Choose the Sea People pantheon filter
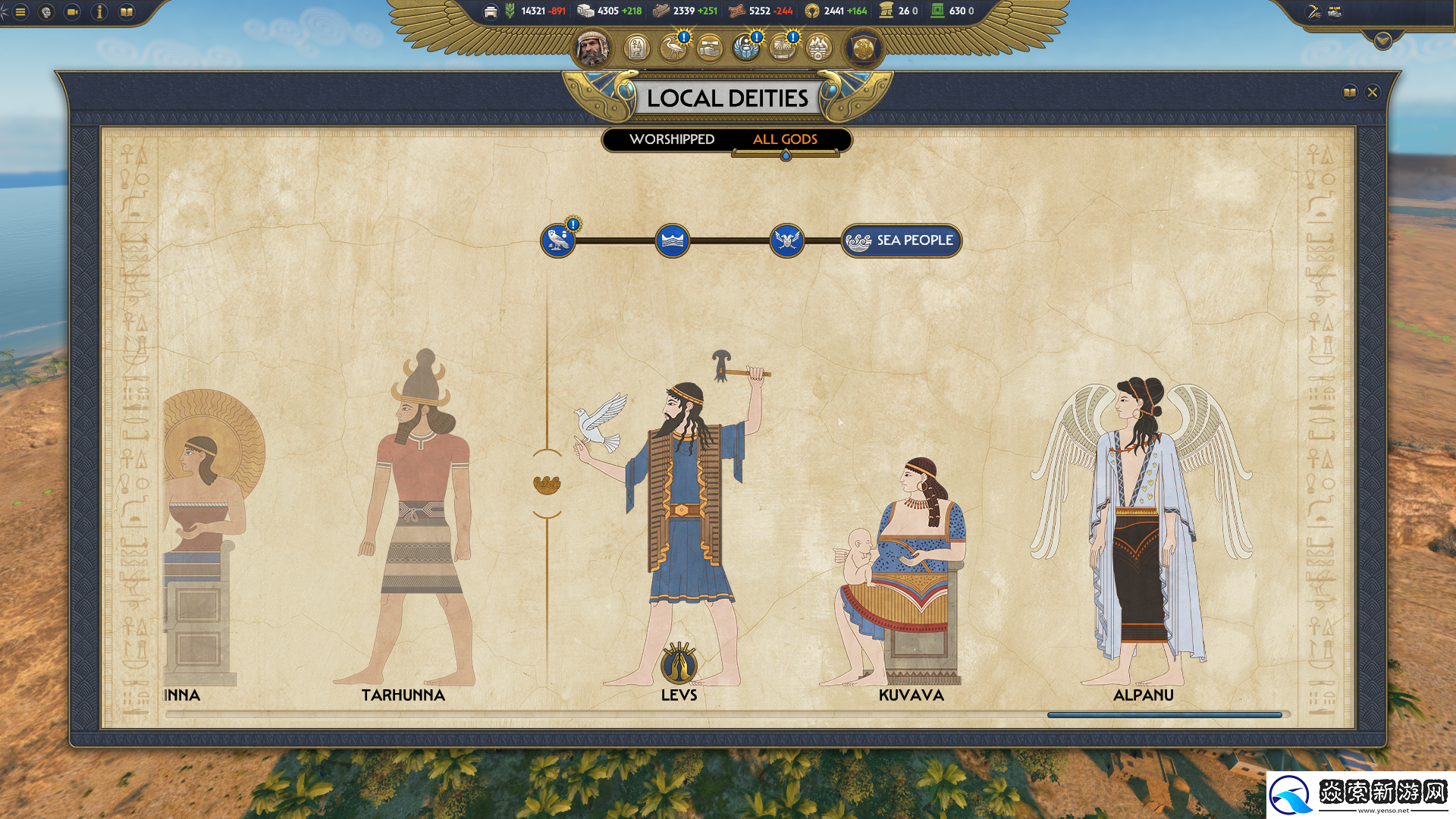This screenshot has height=819, width=1456. (x=901, y=241)
